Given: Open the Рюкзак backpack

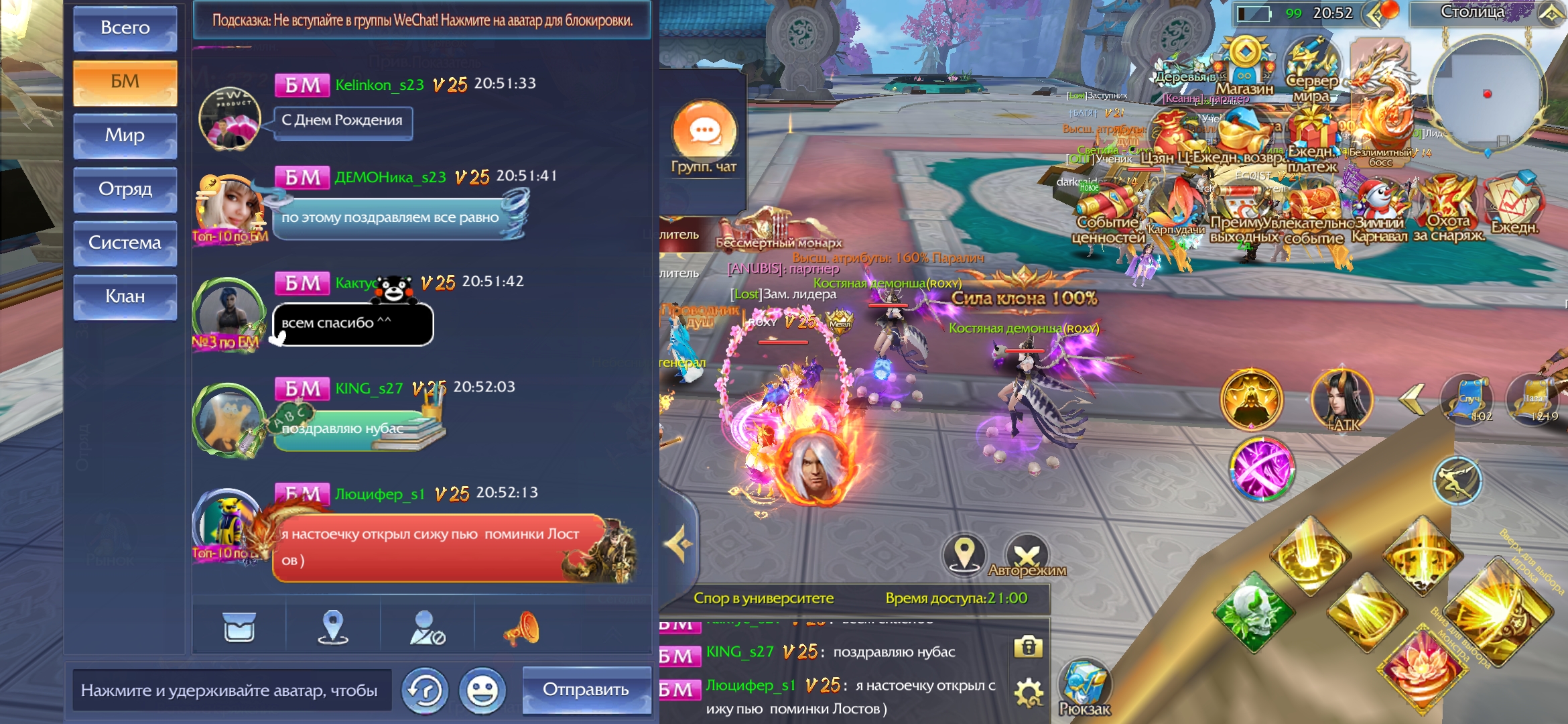Looking at the screenshot, I should (1084, 688).
